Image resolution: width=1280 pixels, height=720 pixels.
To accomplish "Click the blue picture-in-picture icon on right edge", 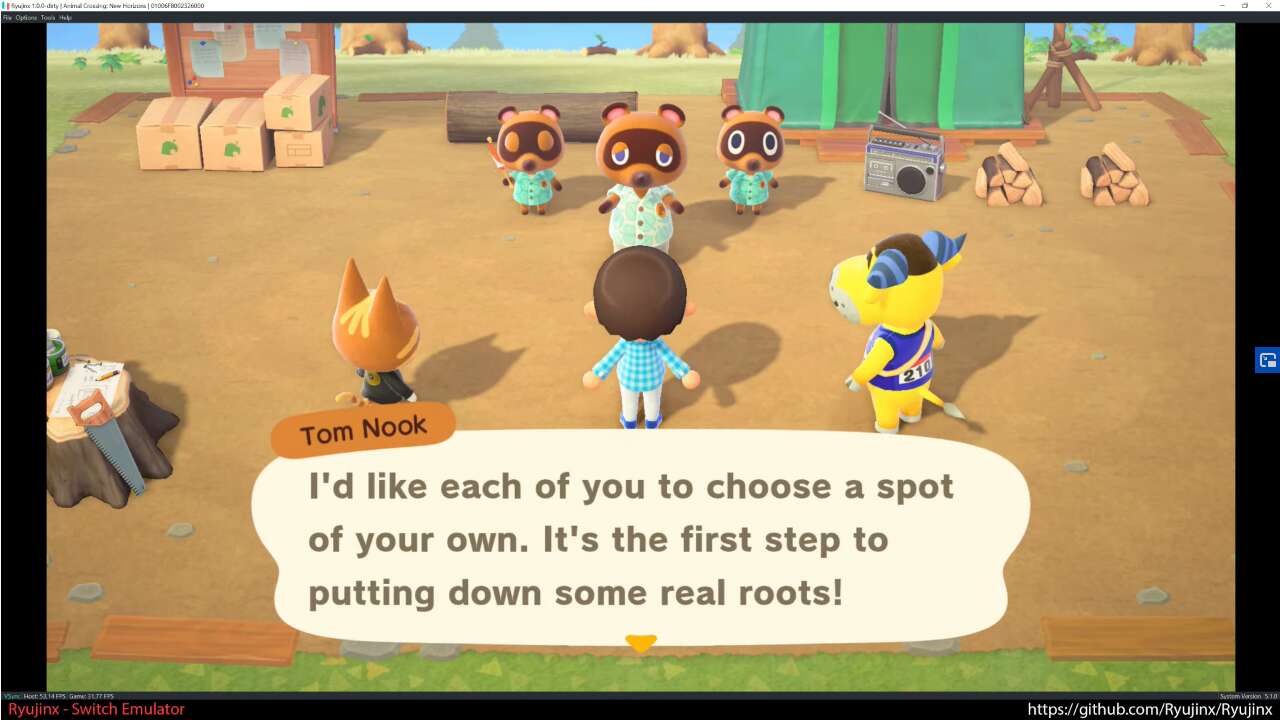I will 1266,360.
